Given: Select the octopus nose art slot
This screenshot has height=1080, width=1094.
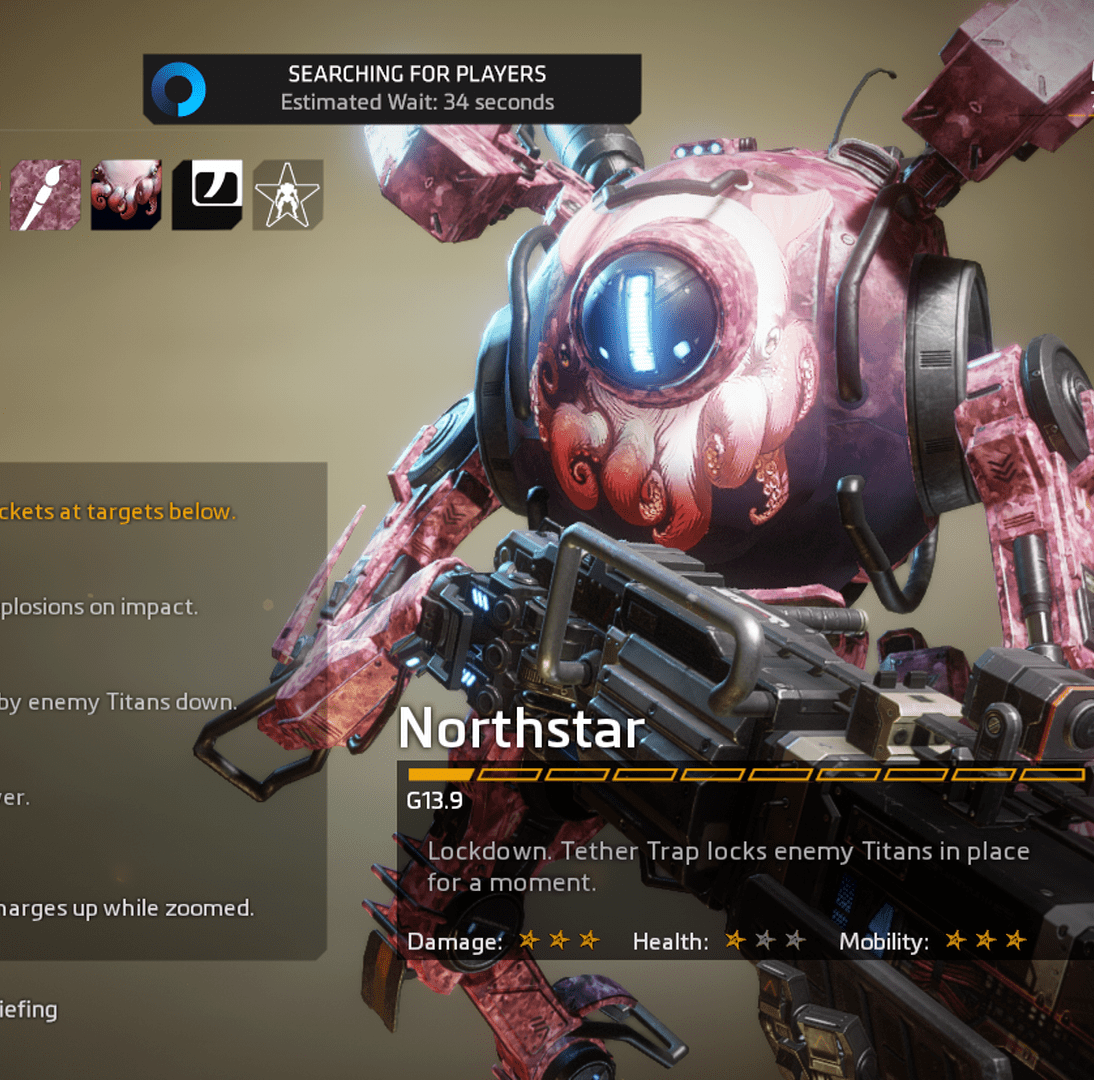Looking at the screenshot, I should [x=126, y=195].
